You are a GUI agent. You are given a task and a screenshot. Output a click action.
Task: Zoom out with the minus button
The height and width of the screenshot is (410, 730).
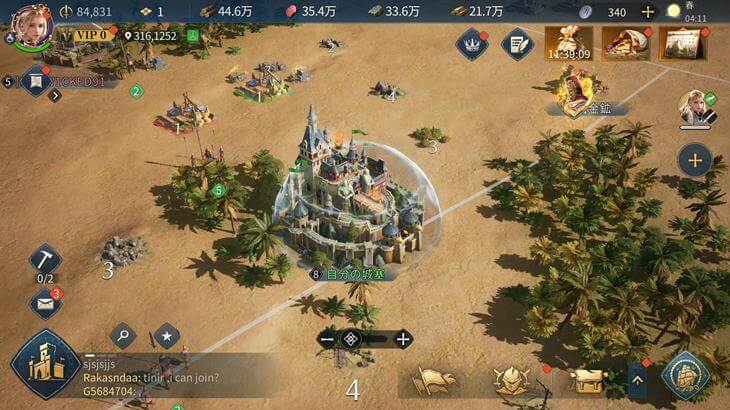(x=326, y=339)
